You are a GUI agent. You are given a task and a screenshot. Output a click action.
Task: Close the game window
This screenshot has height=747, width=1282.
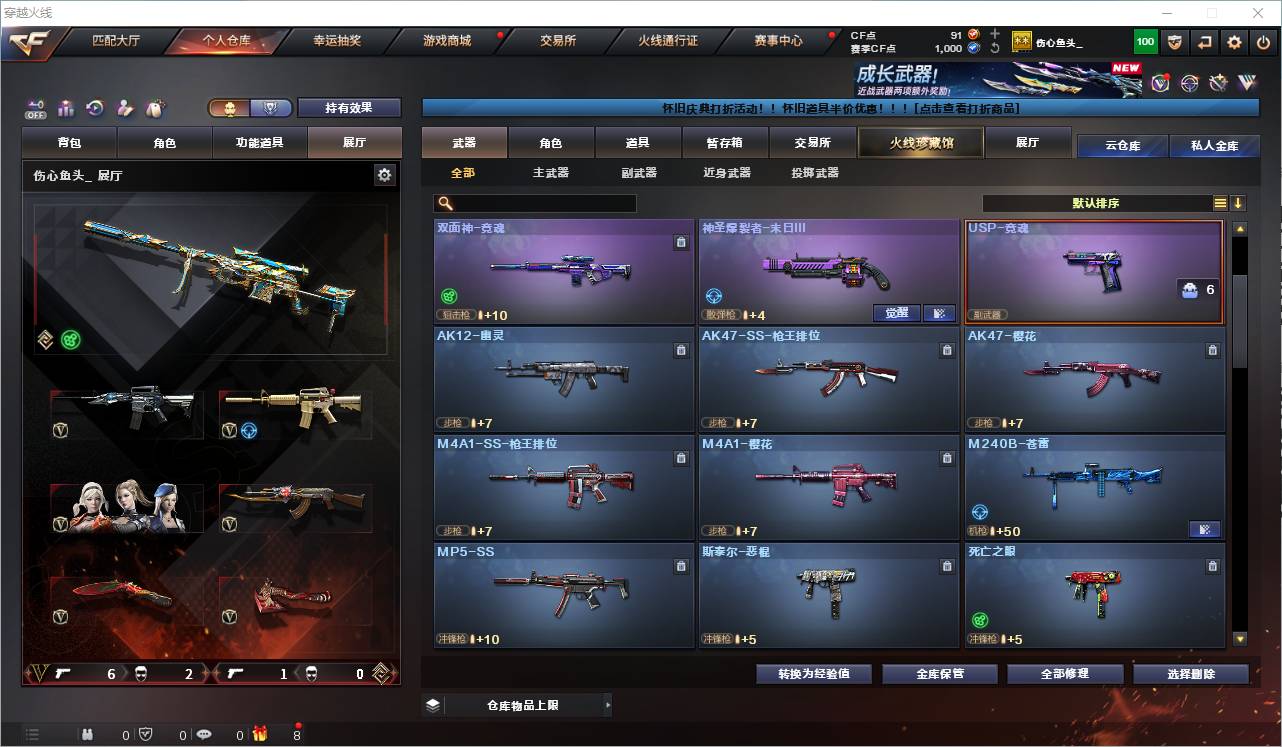pos(1258,13)
